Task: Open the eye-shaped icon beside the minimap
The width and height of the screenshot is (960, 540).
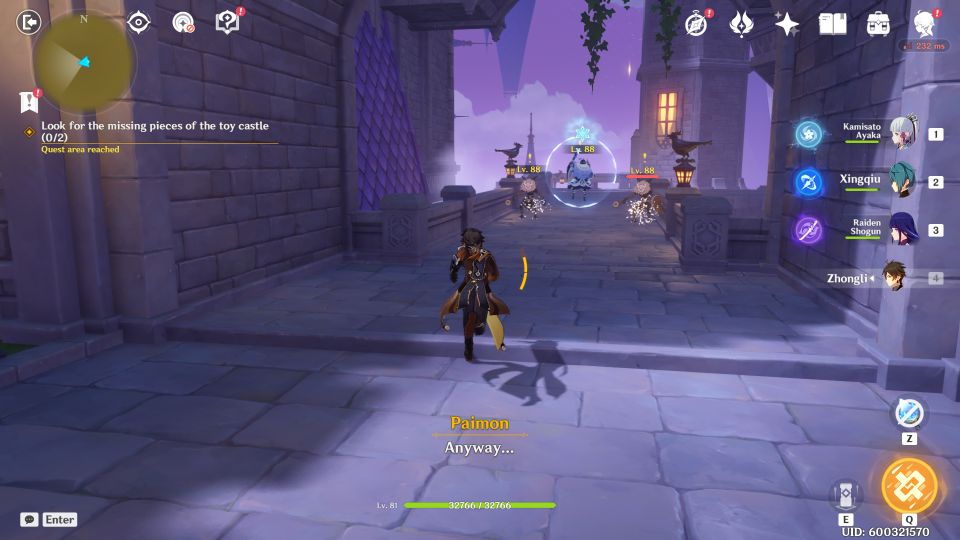Action: click(138, 23)
